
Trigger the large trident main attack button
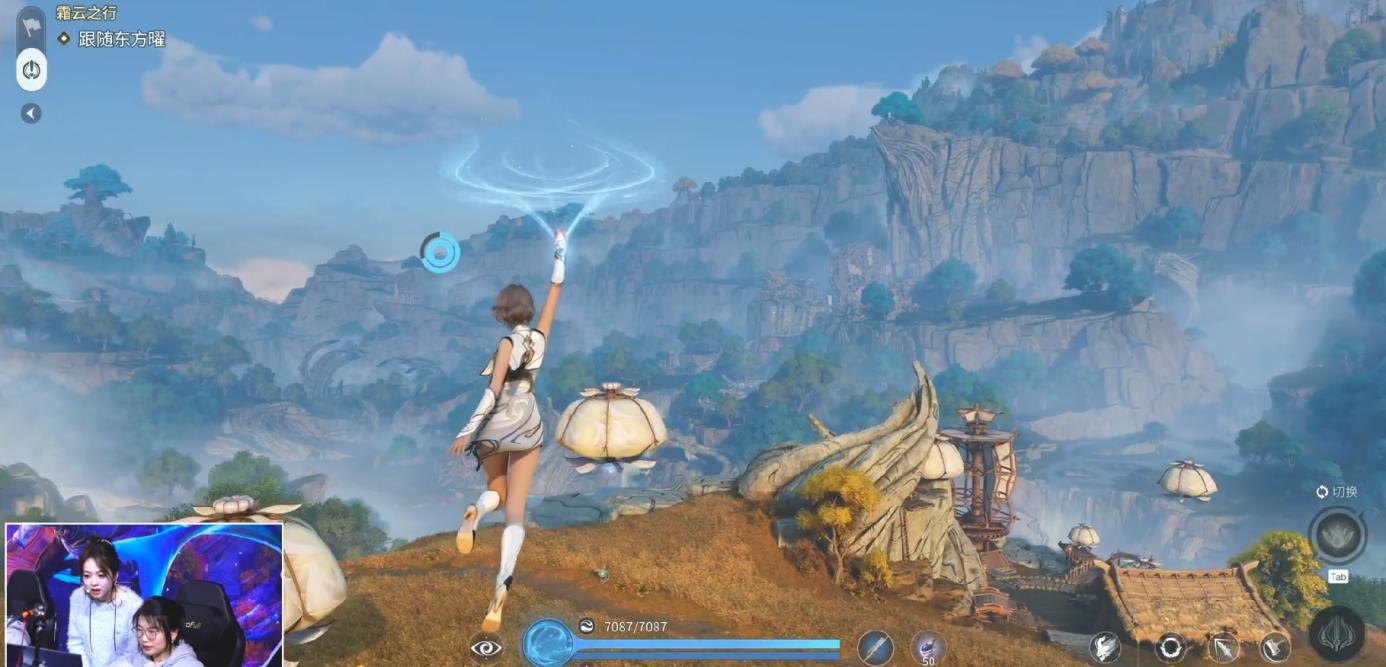pos(1337,635)
